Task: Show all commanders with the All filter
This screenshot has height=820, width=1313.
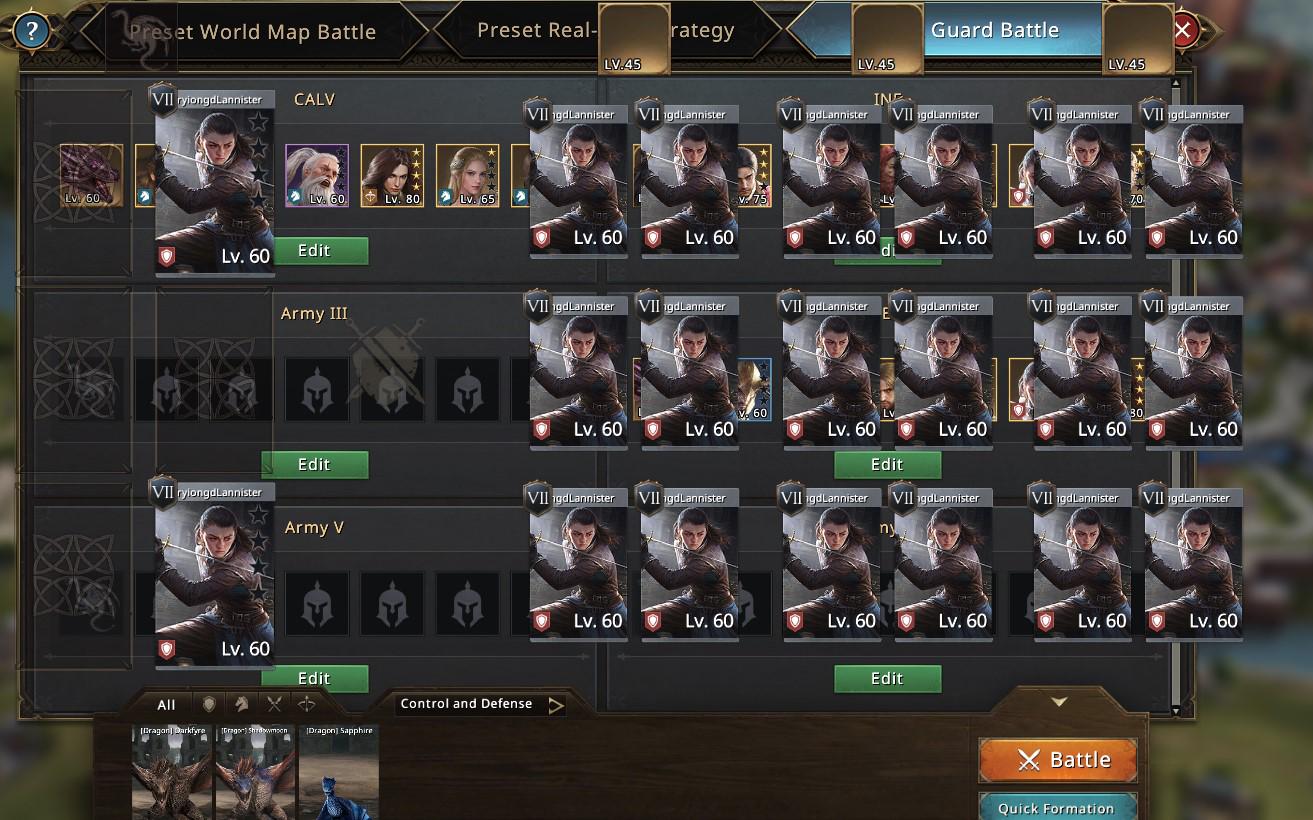Action: [x=166, y=705]
